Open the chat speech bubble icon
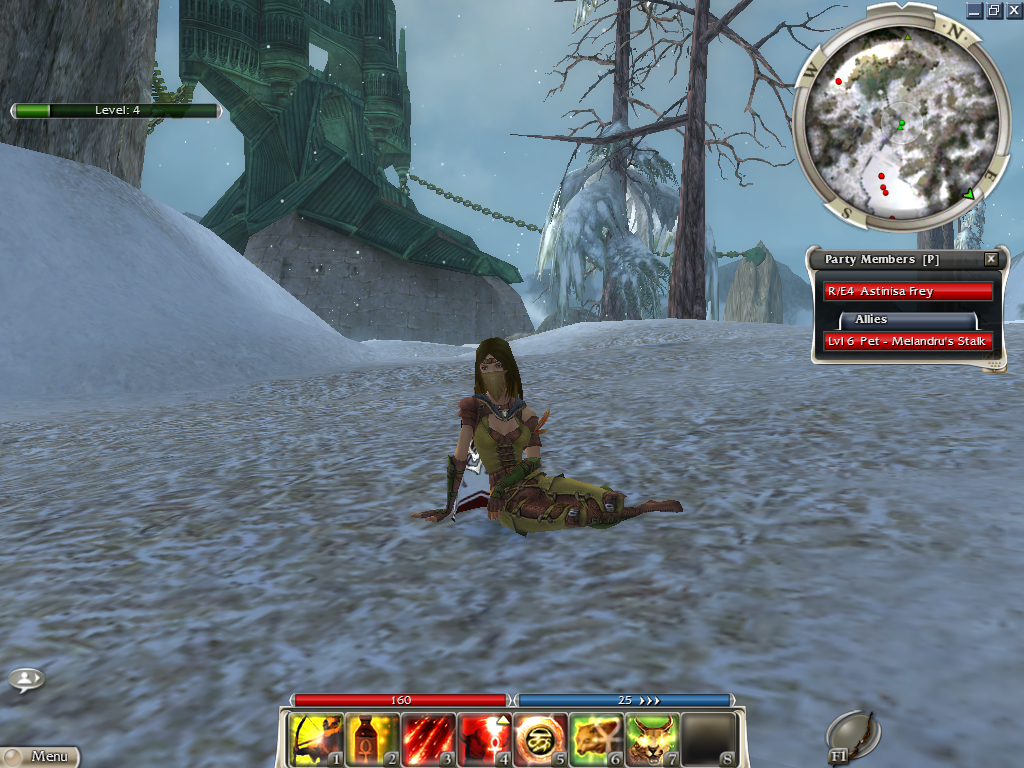Image resolution: width=1024 pixels, height=768 pixels. (25, 680)
